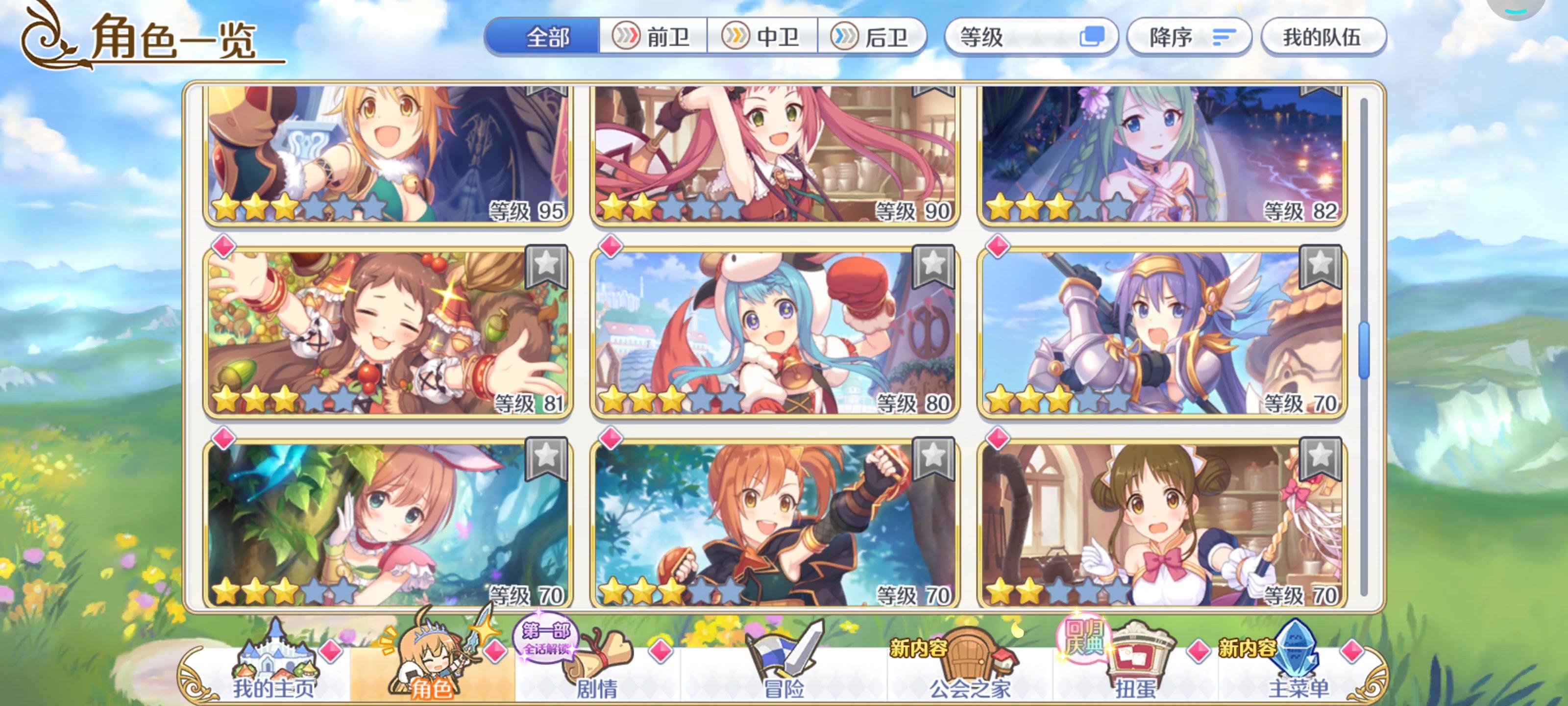The height and width of the screenshot is (706, 1568).
Task: Open 我的队伍 my teams screen
Action: pos(1324,37)
